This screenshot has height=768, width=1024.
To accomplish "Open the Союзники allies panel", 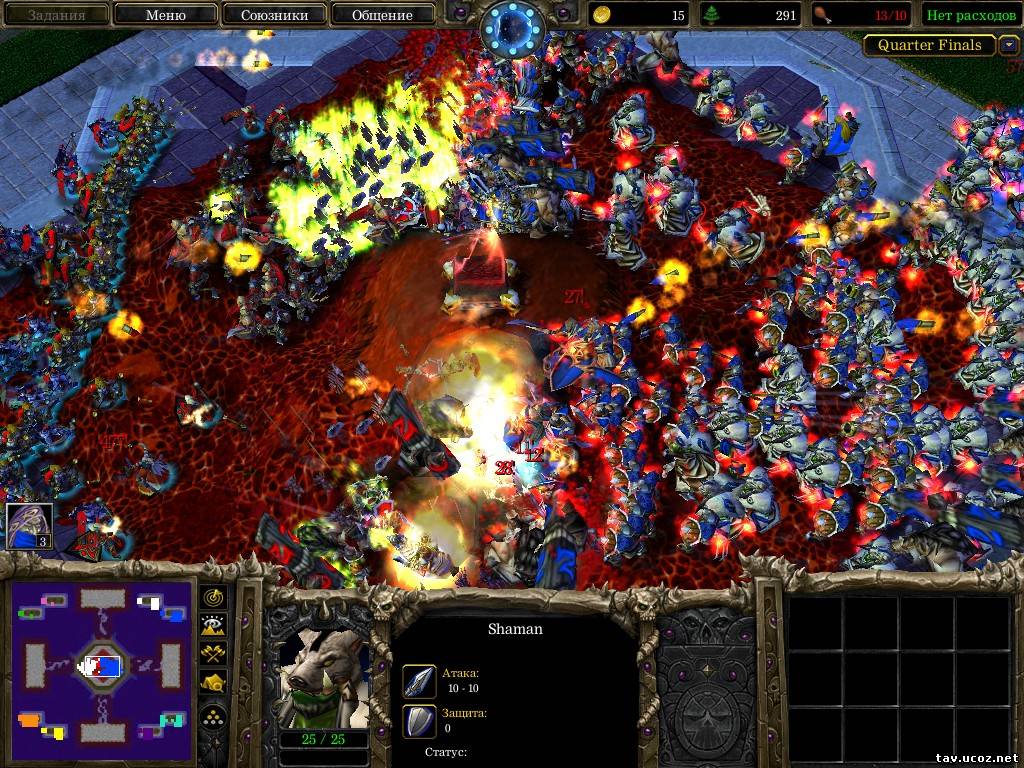I will coord(273,15).
